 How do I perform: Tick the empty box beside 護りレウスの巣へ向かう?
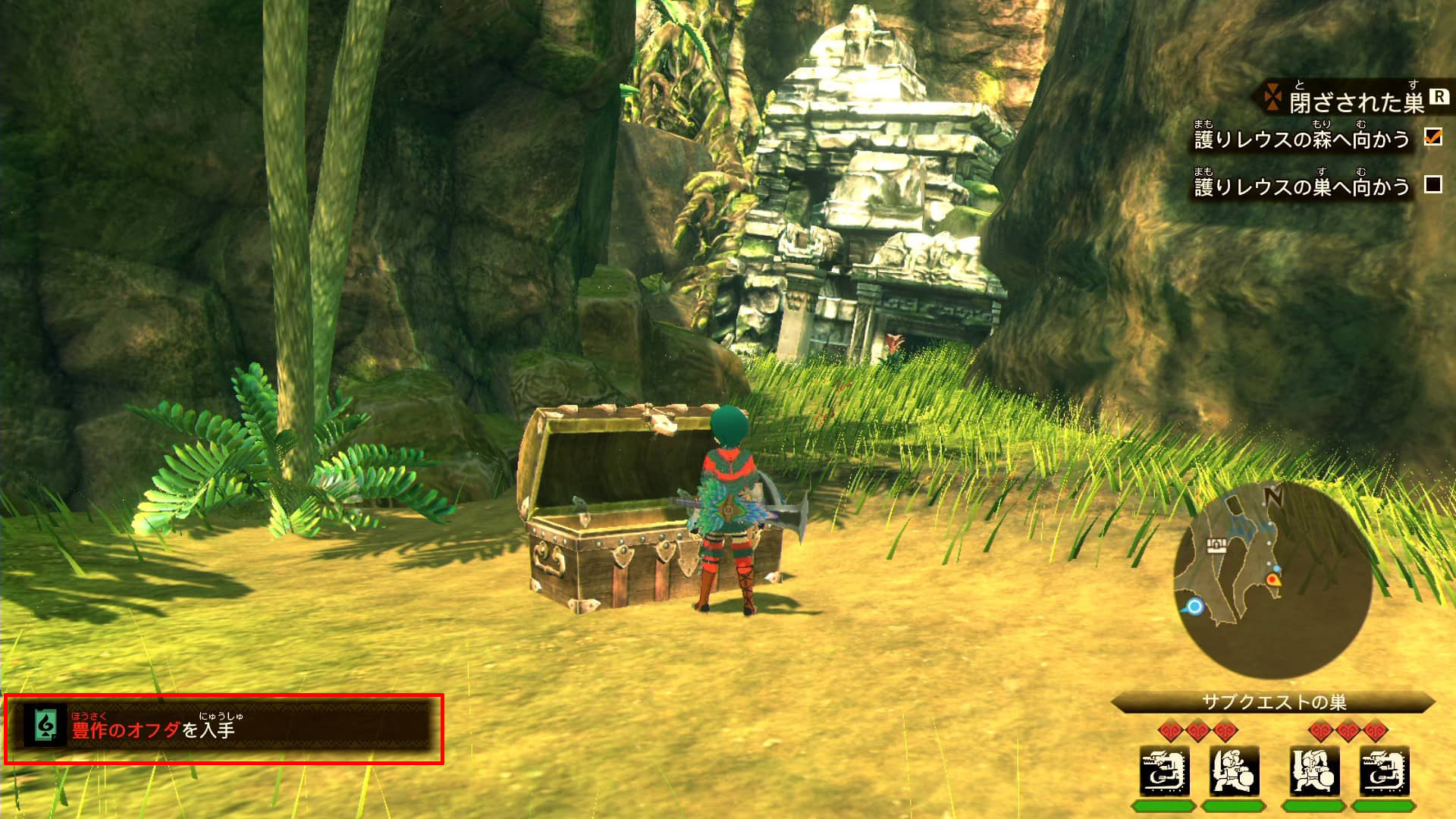tap(1432, 184)
